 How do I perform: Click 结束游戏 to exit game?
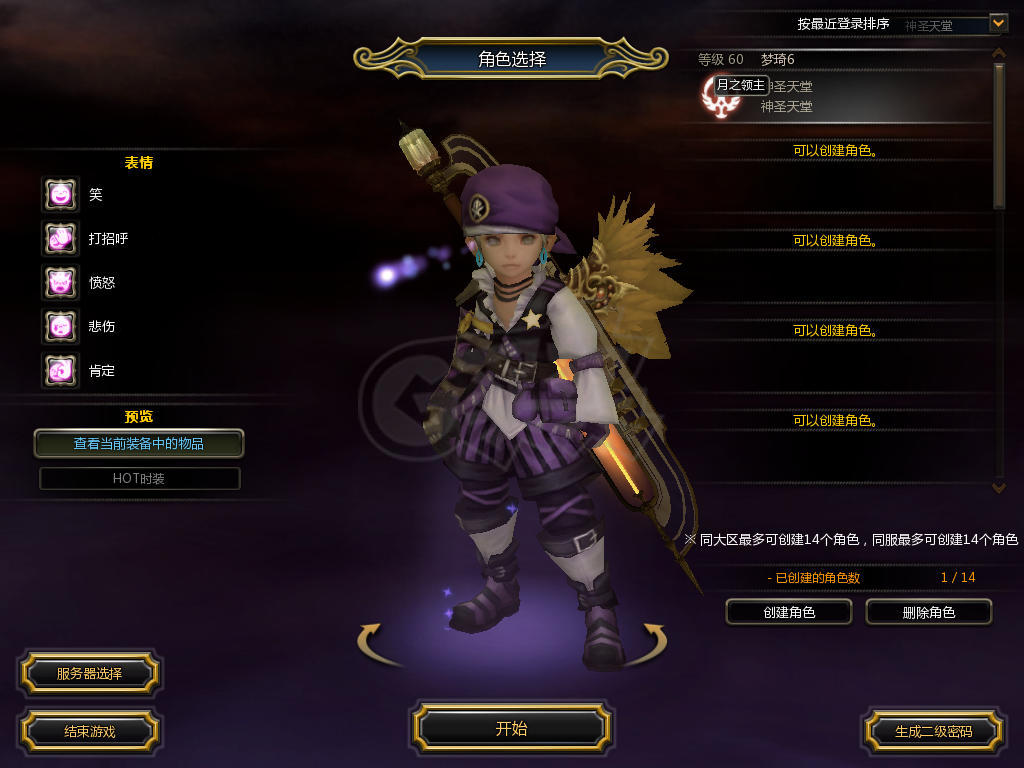pyautogui.click(x=89, y=731)
